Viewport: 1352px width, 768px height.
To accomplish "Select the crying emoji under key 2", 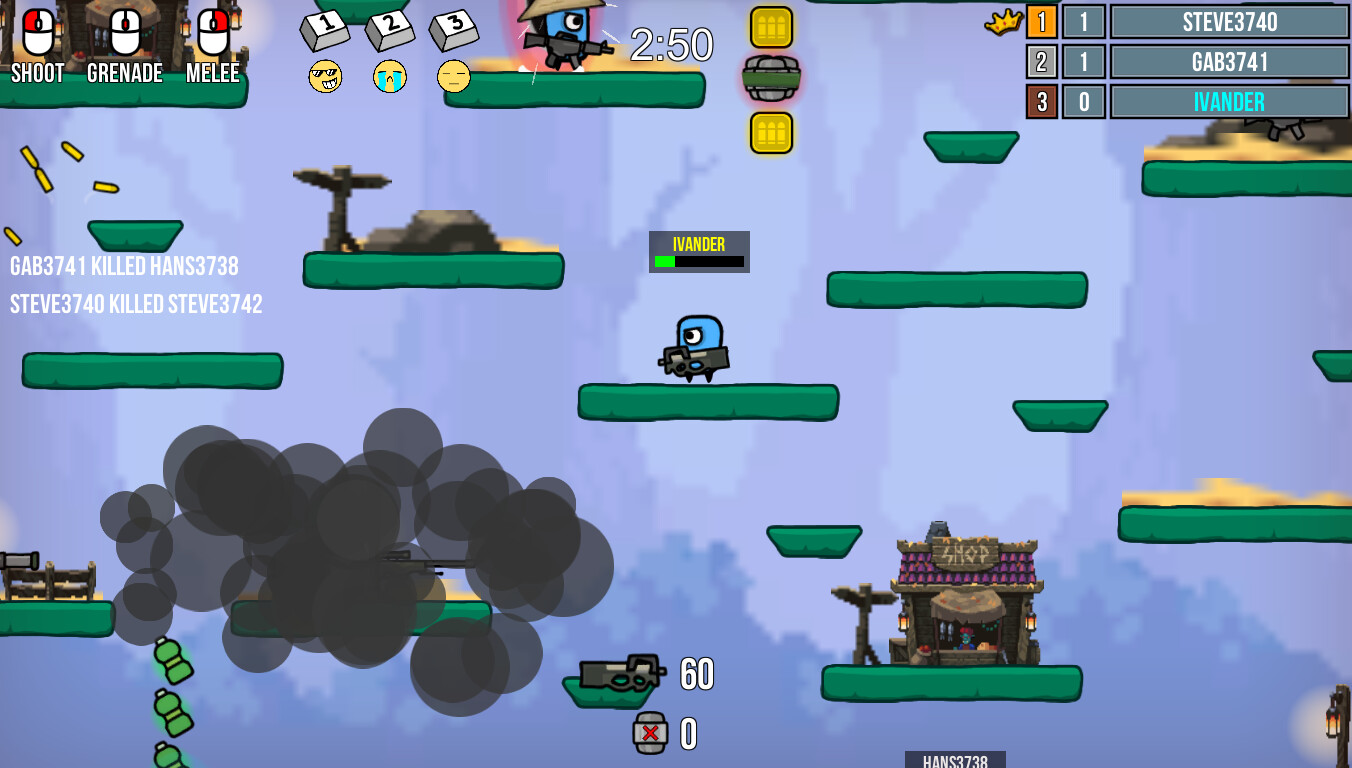I will point(390,77).
